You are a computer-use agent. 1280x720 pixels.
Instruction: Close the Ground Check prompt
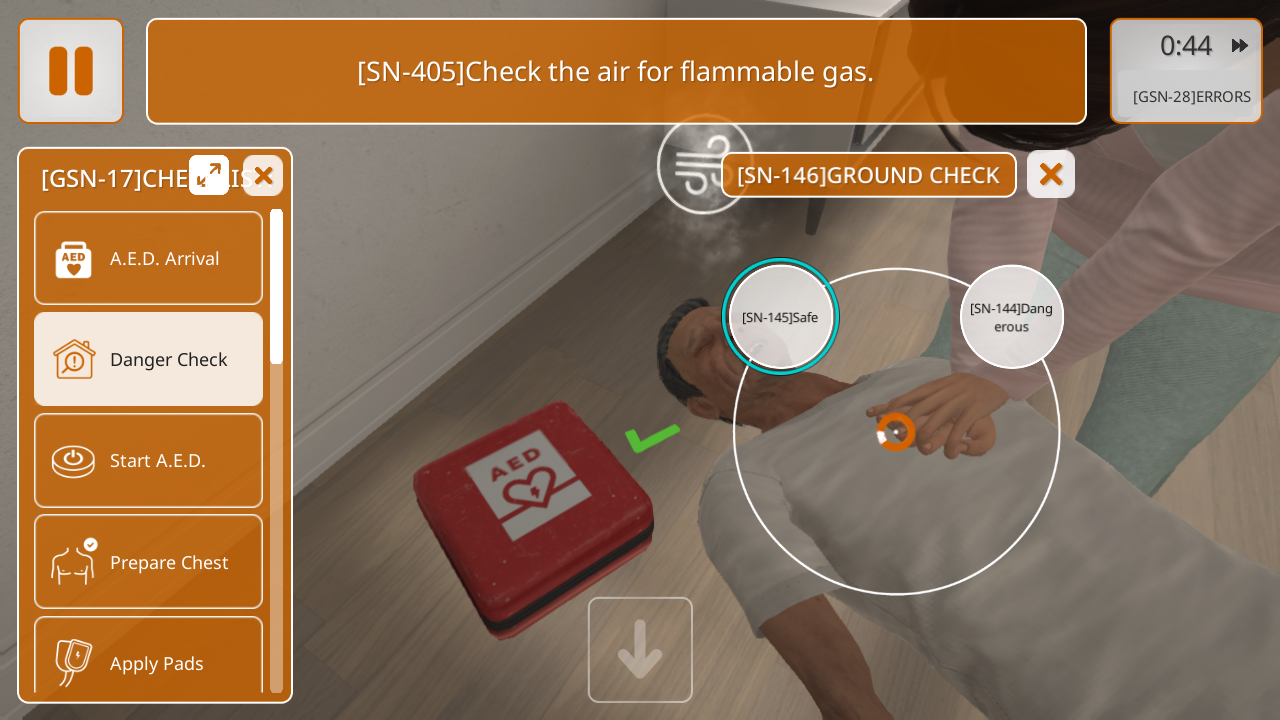1050,175
